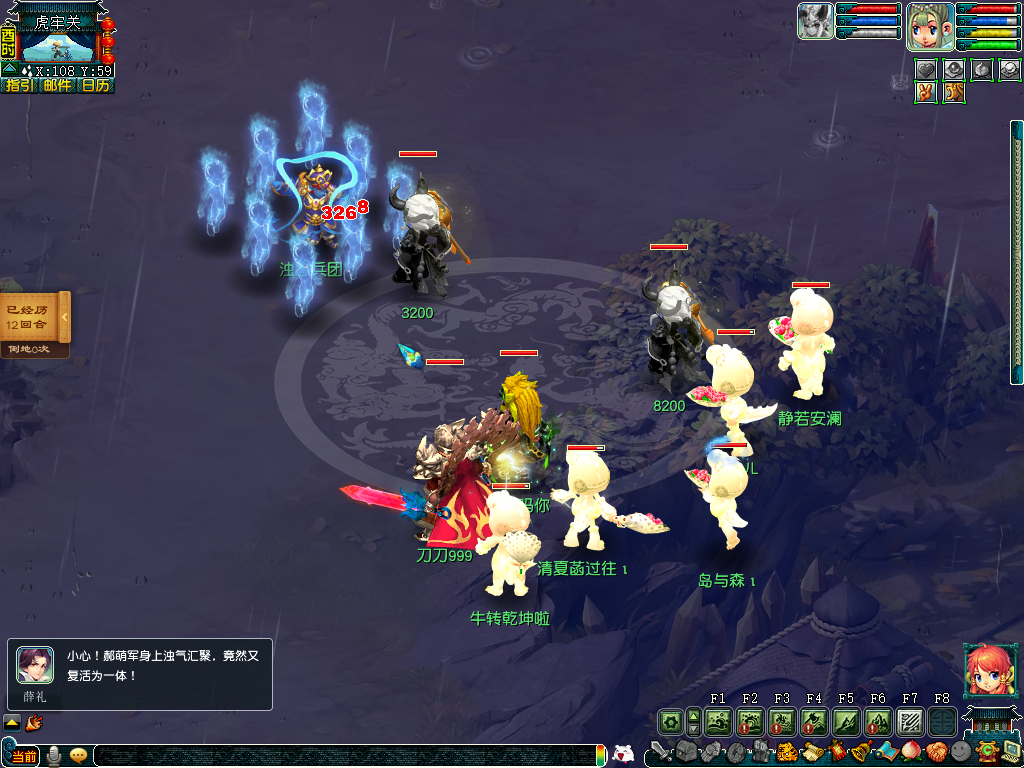This screenshot has height=768, width=1024.
Task: Click the peach icon on bottom toolbar
Action: [911, 752]
